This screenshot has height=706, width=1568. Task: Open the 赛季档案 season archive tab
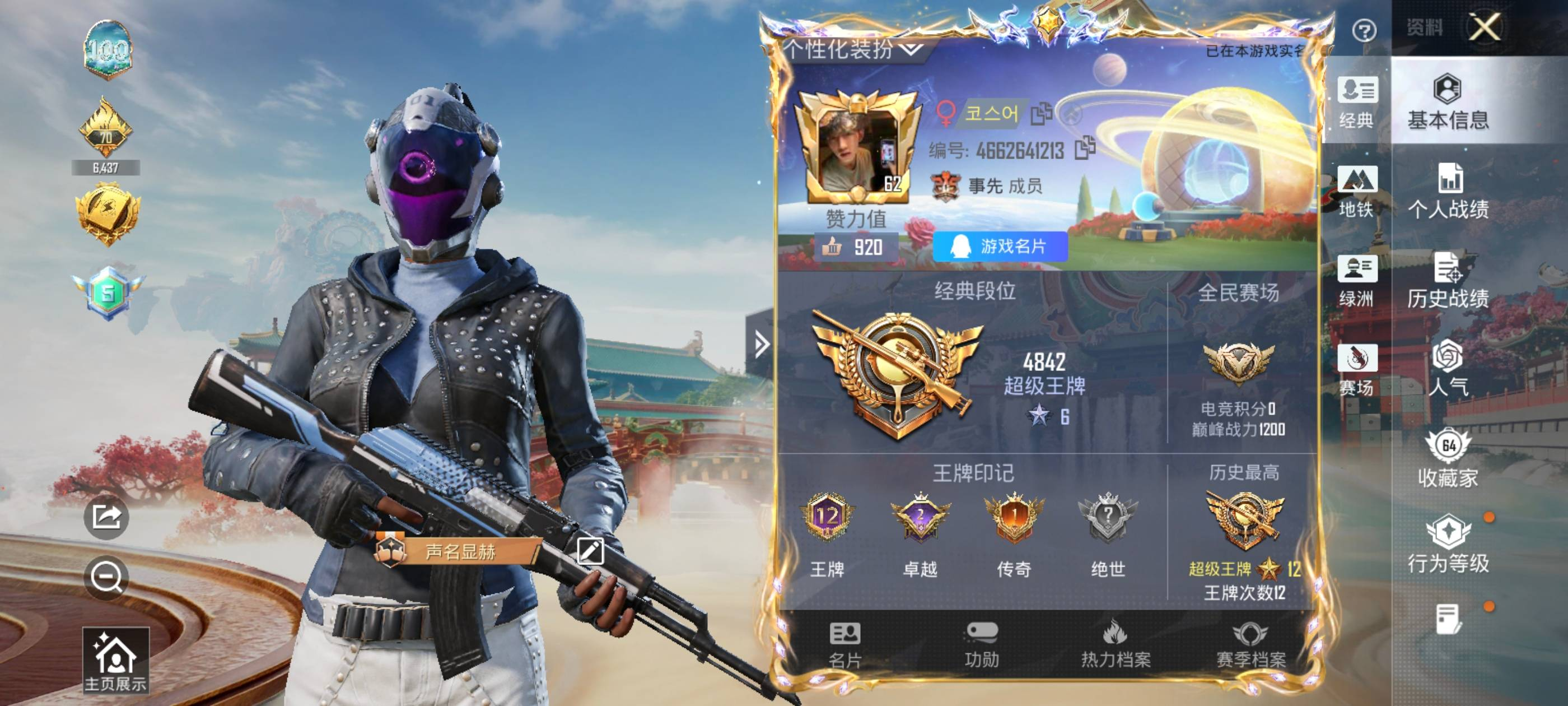pos(1250,645)
